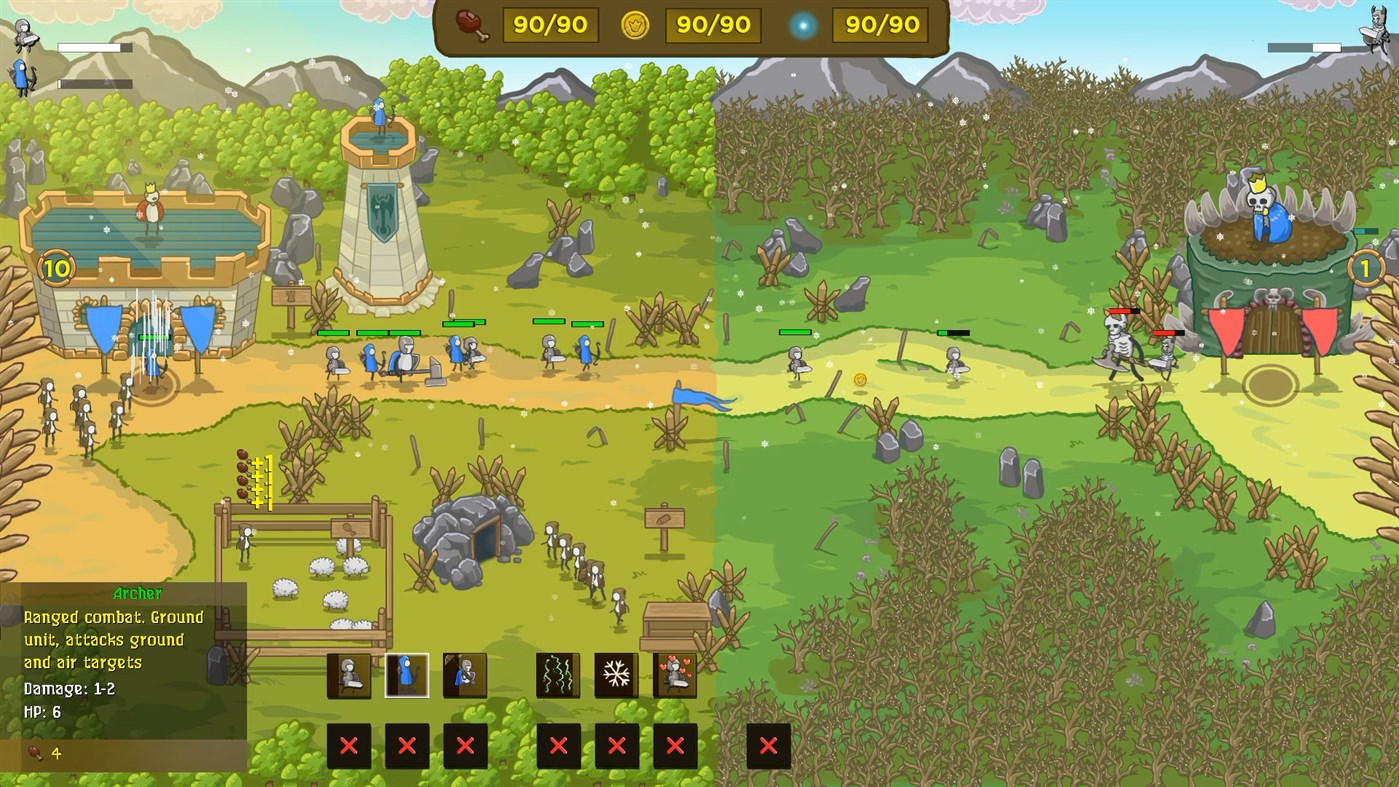Cancel the first unit with the leftmost red X

(348, 746)
